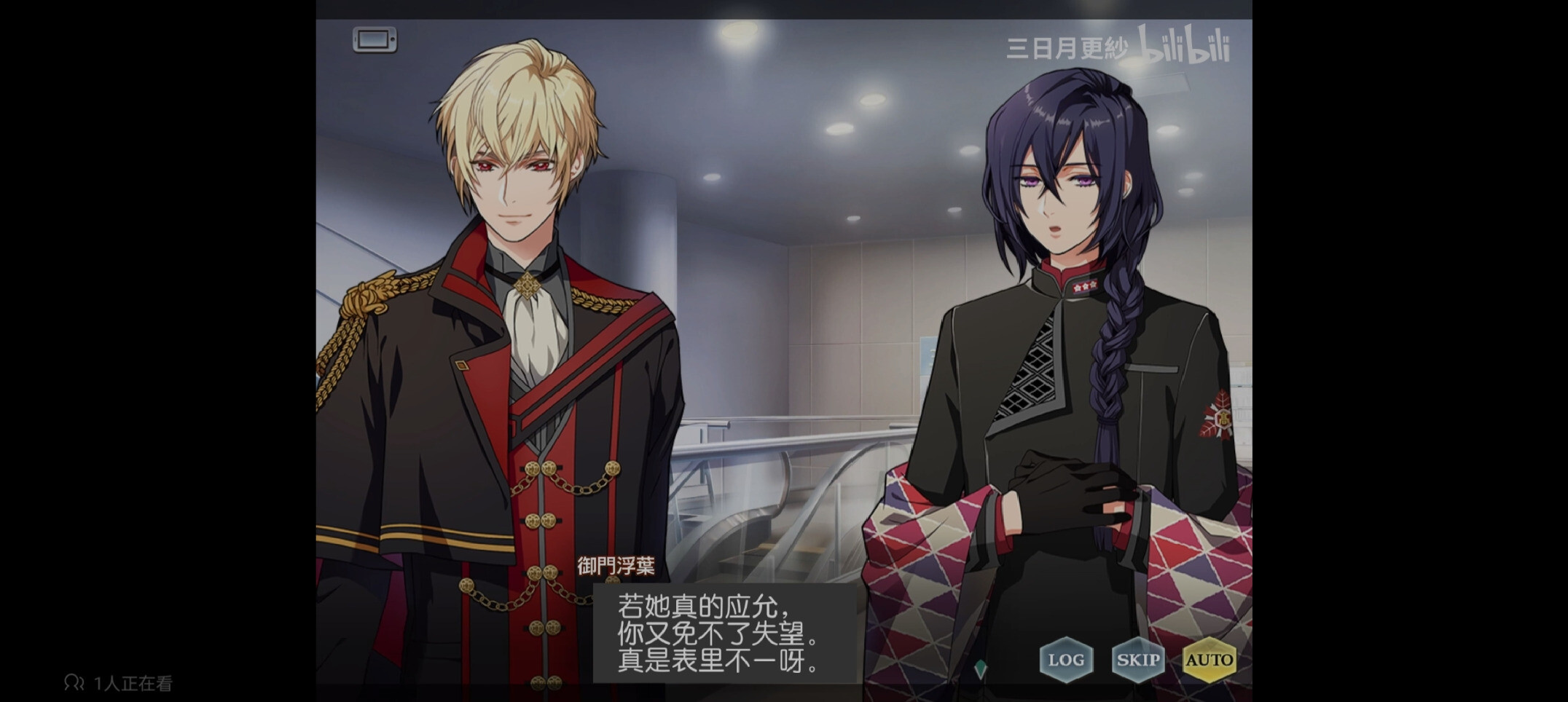Open the phone device icon menu
The image size is (1568, 702).
375,39
